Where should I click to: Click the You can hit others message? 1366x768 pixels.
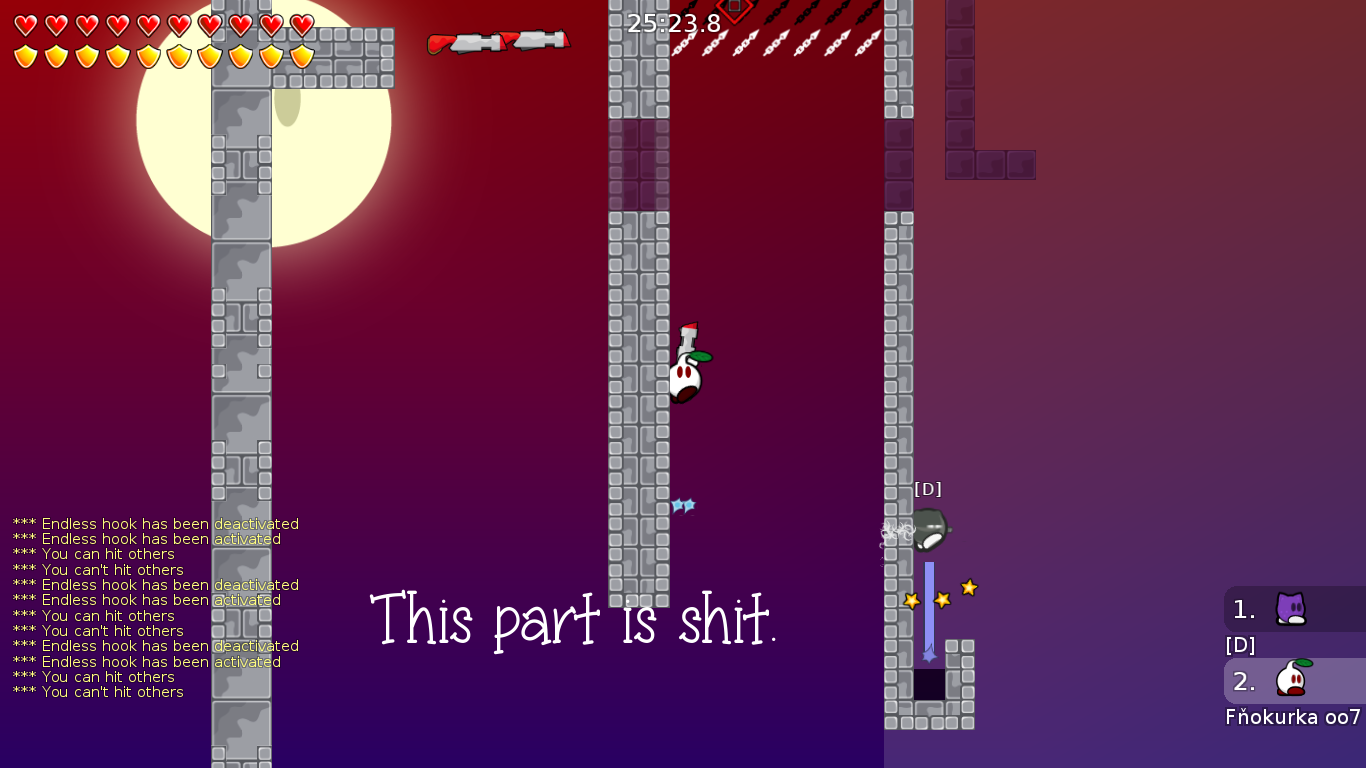point(97,554)
